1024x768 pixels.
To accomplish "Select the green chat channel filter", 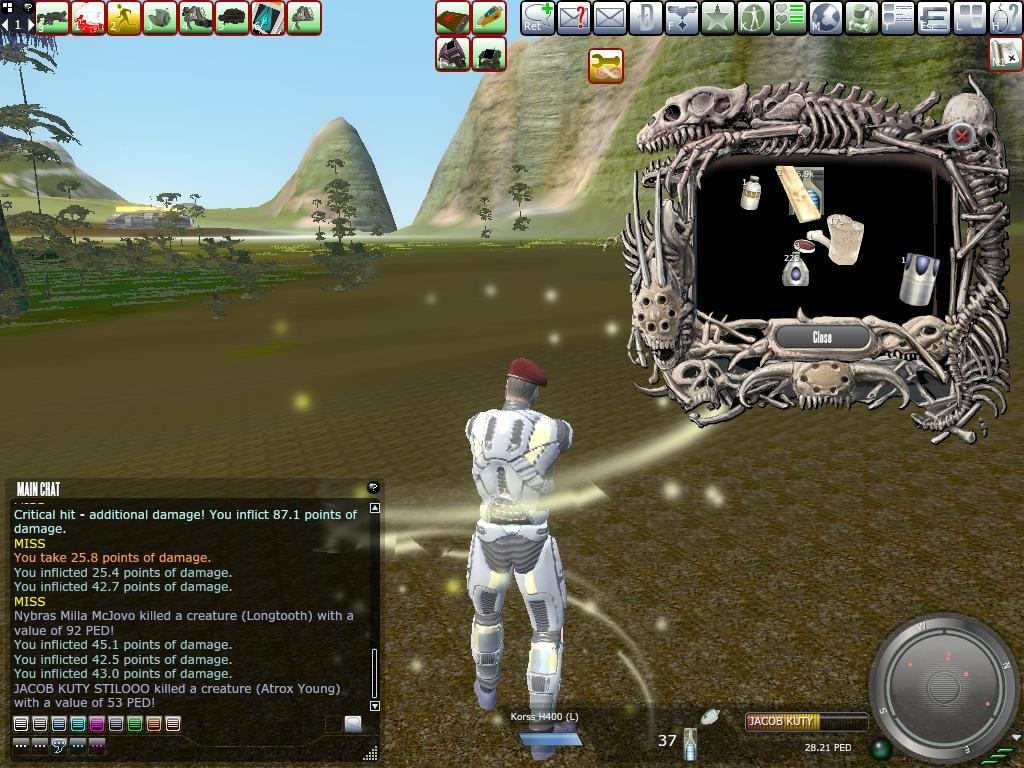I will [x=135, y=724].
